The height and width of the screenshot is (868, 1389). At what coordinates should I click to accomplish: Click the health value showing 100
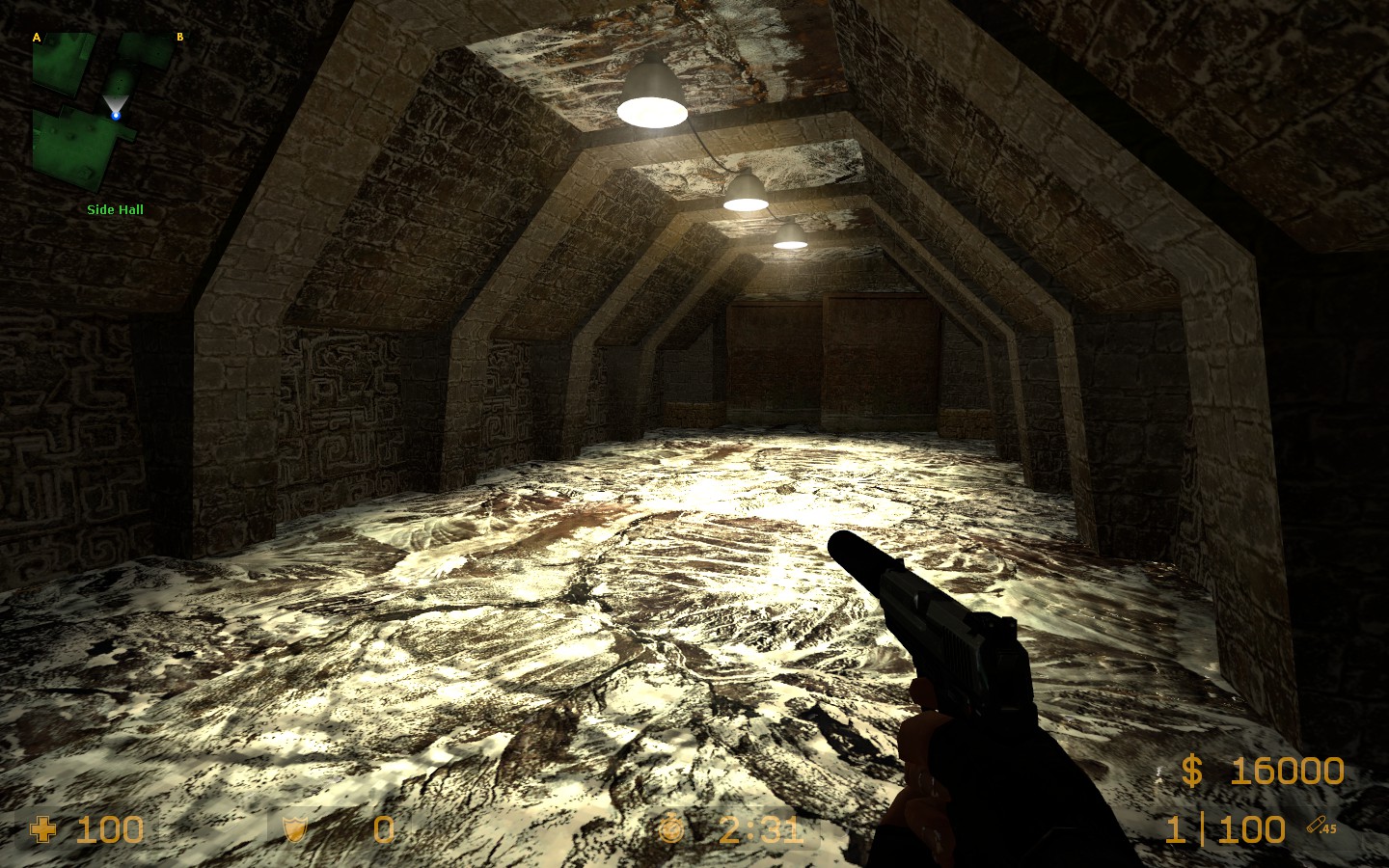109,830
